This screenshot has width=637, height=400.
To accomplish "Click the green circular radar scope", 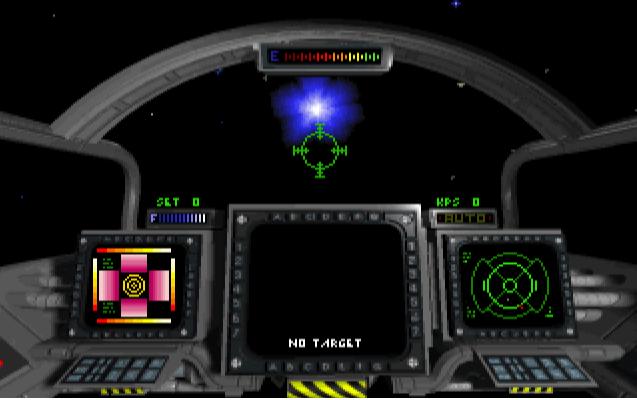I will pyautogui.click(x=509, y=284).
